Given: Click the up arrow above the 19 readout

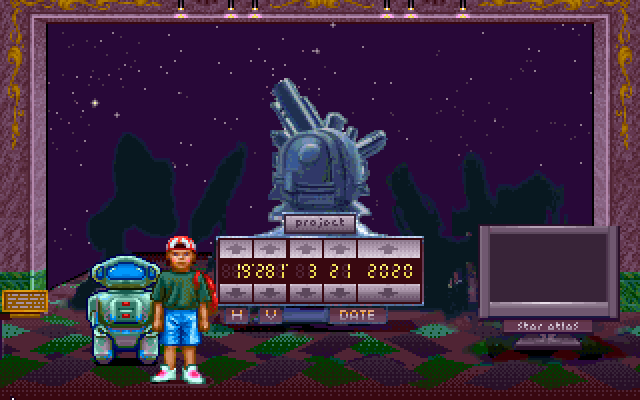Looking at the screenshot, I should [236, 248].
